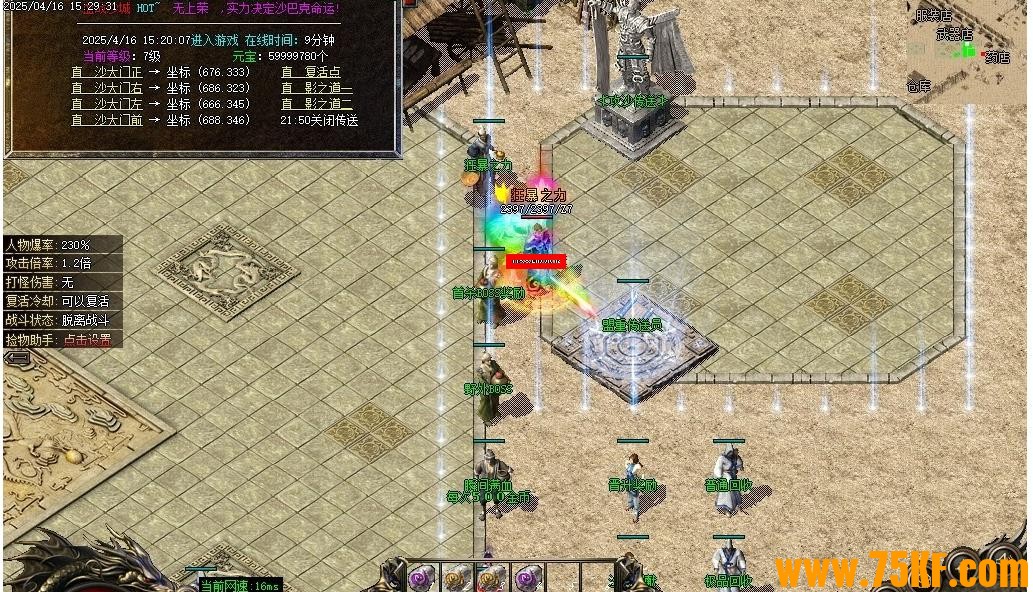Go to 影之道二 using its link
The image size is (1033, 592).
316,104
